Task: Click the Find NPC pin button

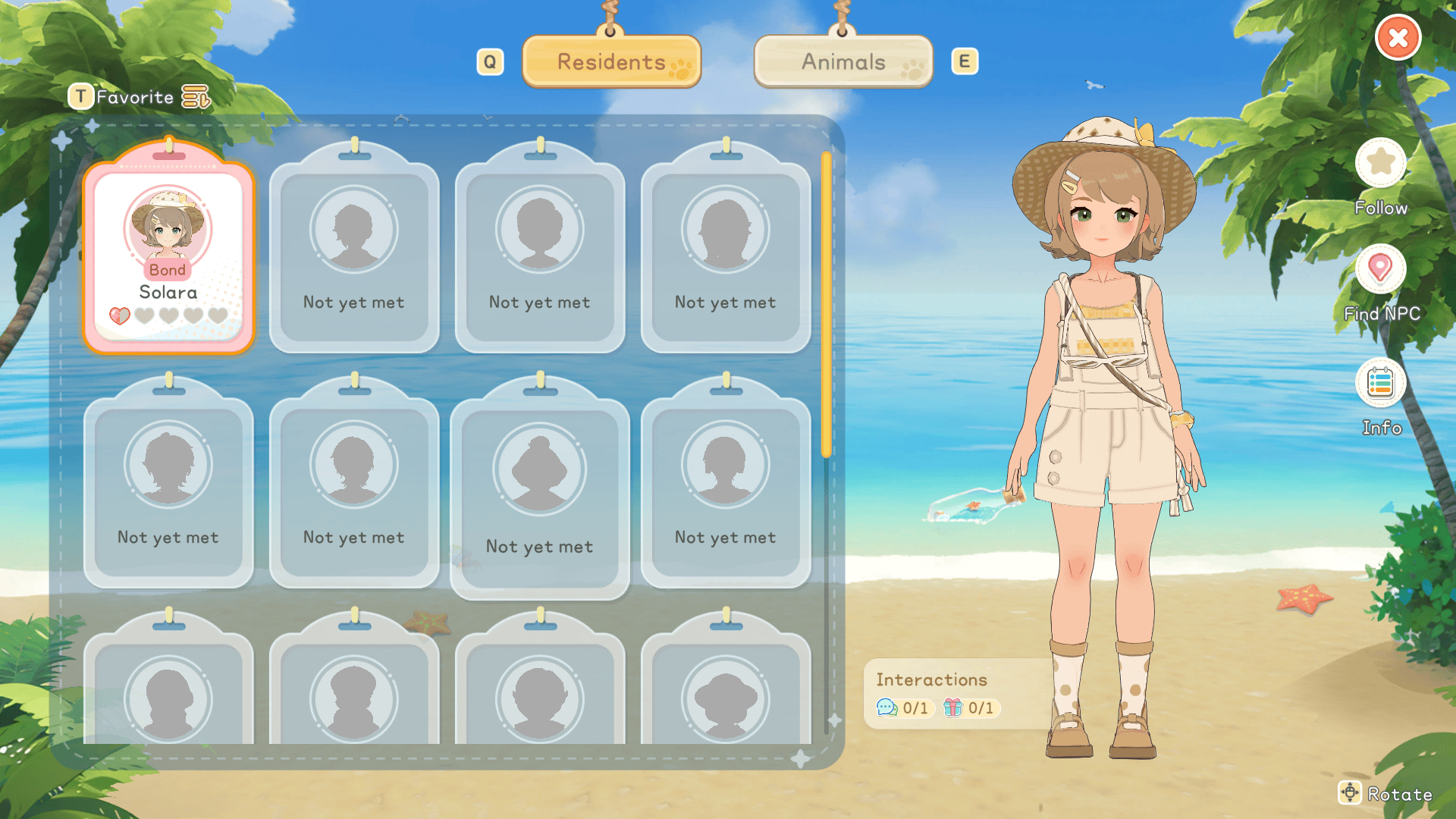Action: pos(1380,268)
